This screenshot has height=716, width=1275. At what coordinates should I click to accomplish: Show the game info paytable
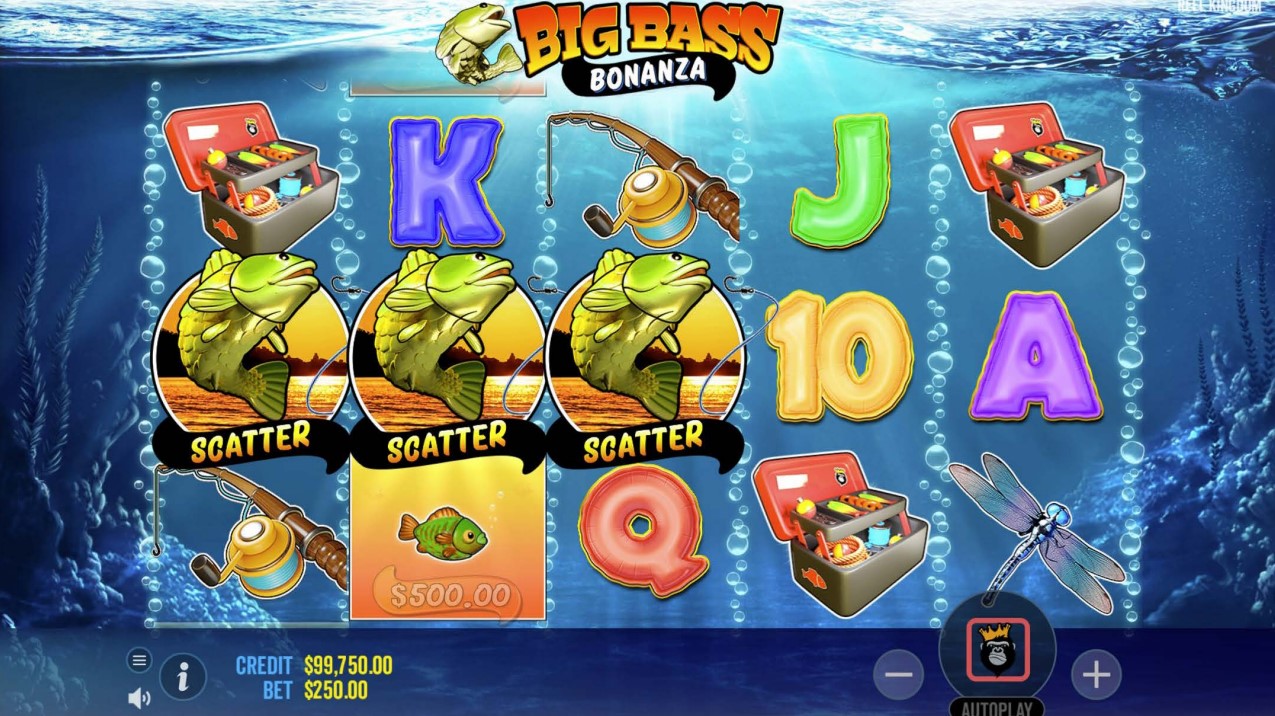pyautogui.click(x=183, y=677)
